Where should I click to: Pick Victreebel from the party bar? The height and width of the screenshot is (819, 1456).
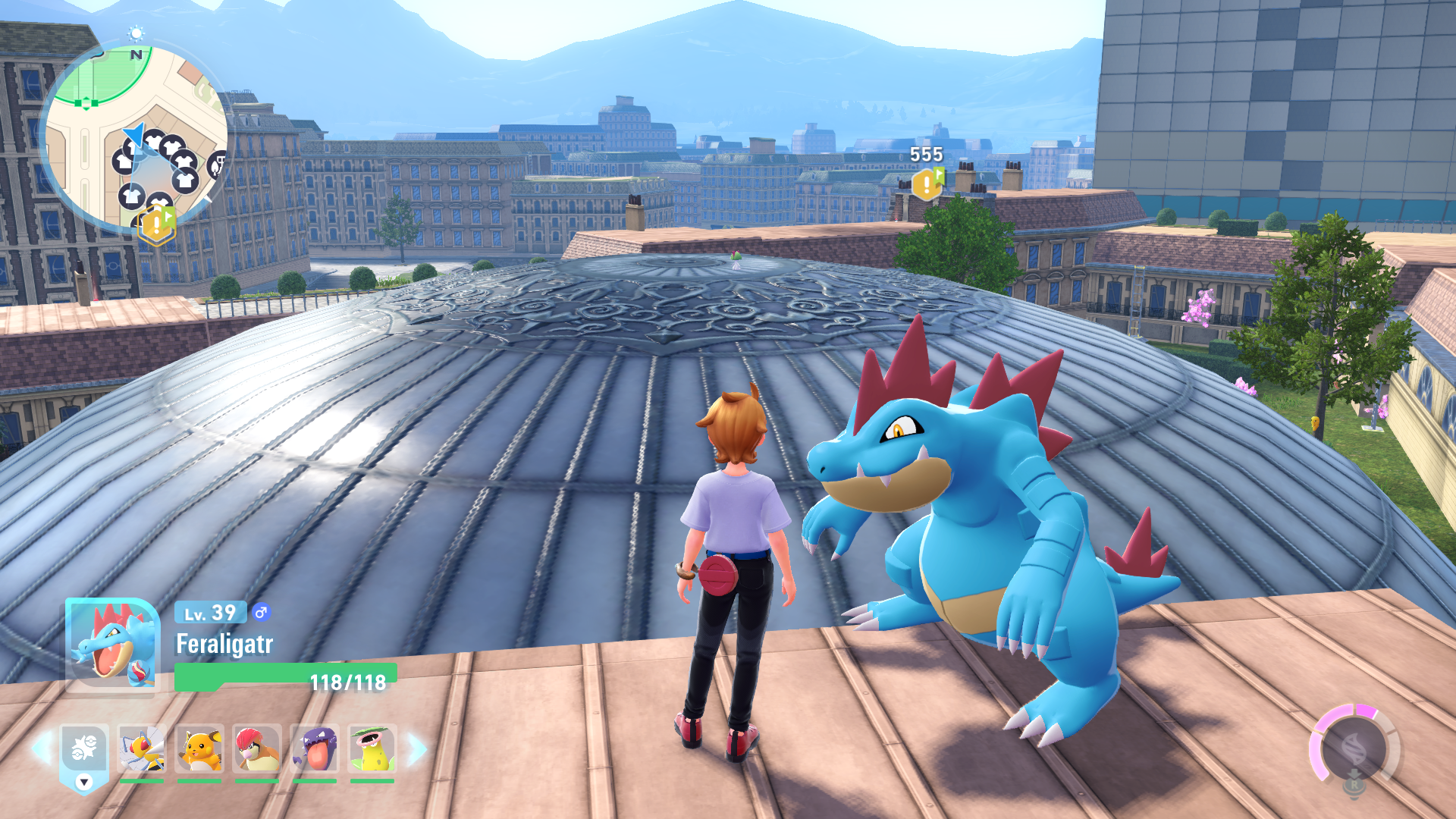point(372,748)
